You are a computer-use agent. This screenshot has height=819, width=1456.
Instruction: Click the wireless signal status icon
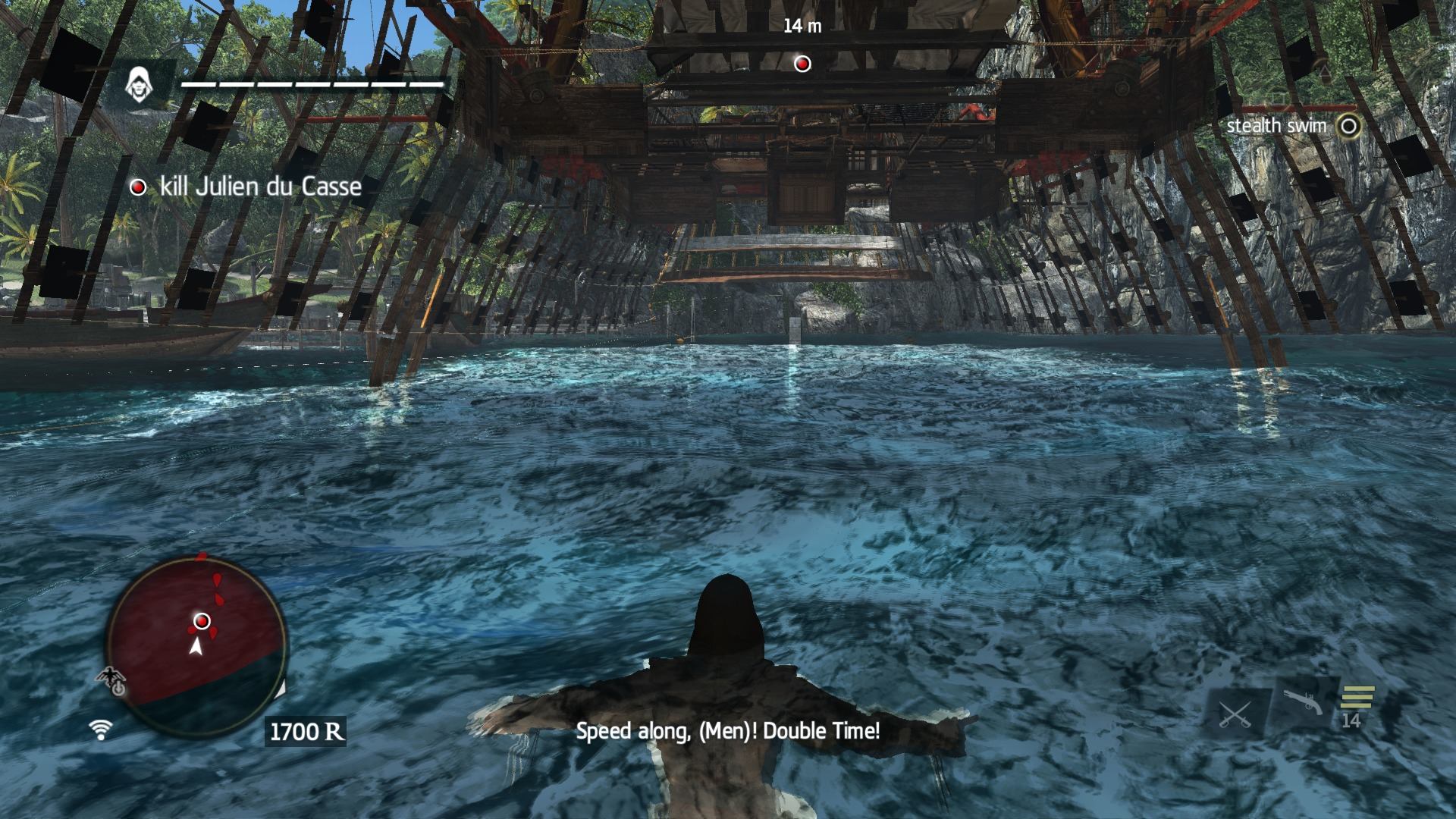coord(100,730)
